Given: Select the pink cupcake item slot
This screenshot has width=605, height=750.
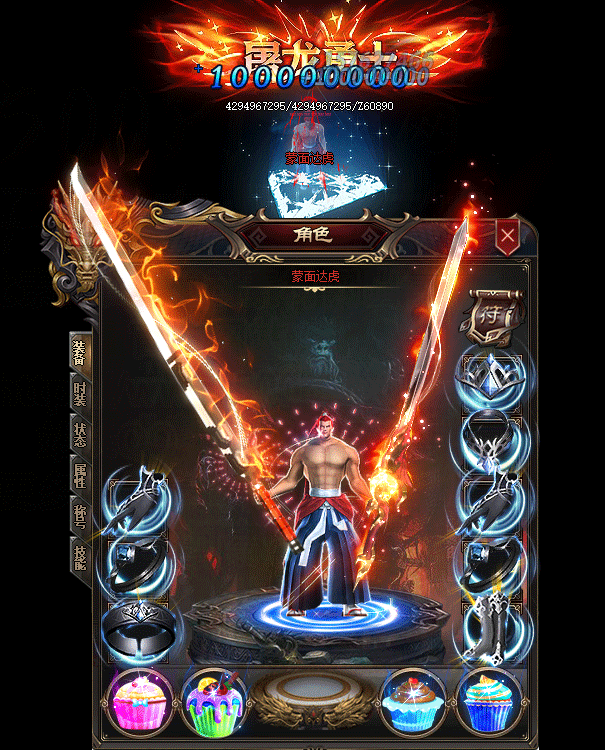Looking at the screenshot, I should click(x=142, y=700).
